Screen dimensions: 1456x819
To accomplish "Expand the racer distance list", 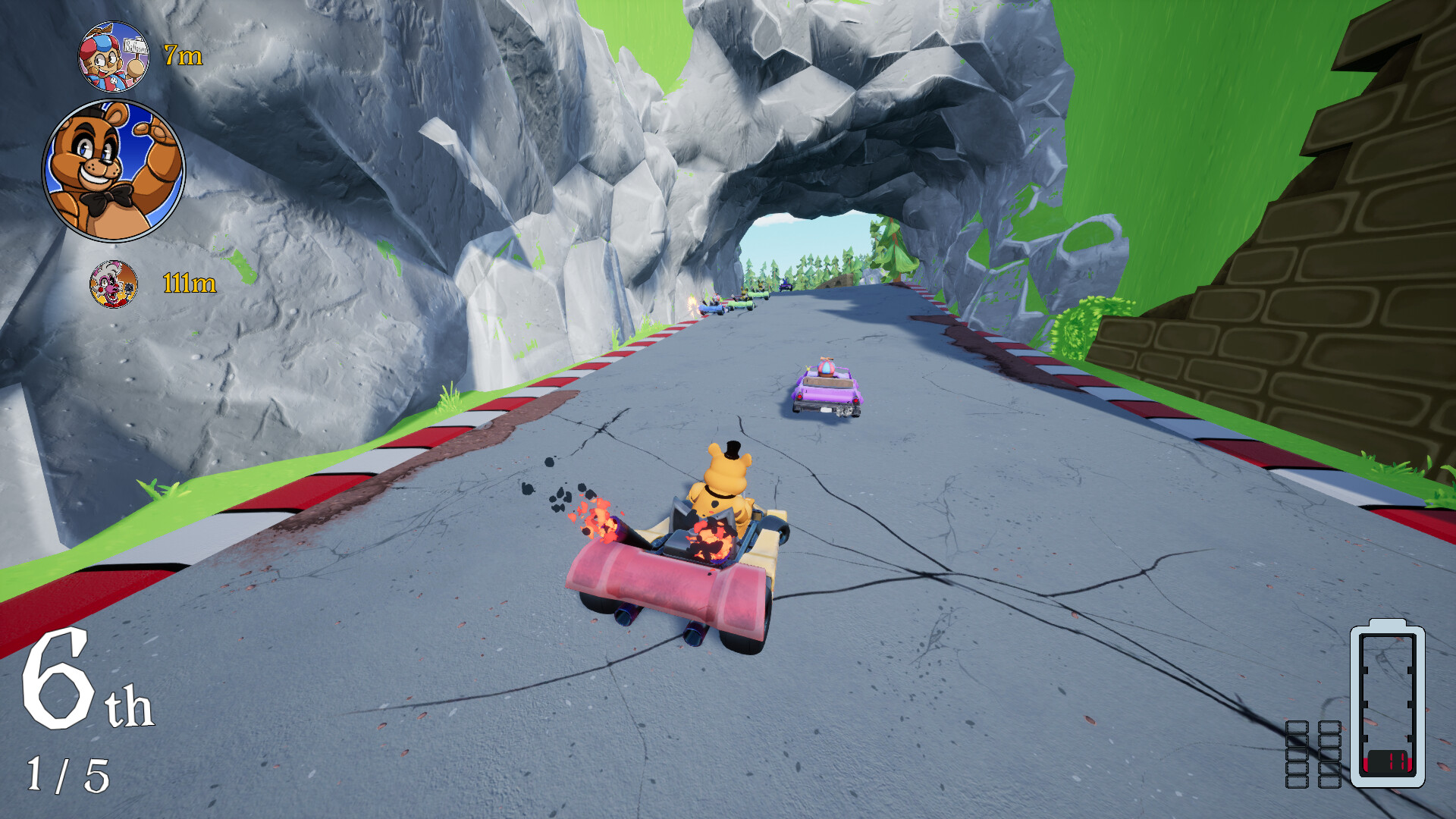I will (x=121, y=167).
